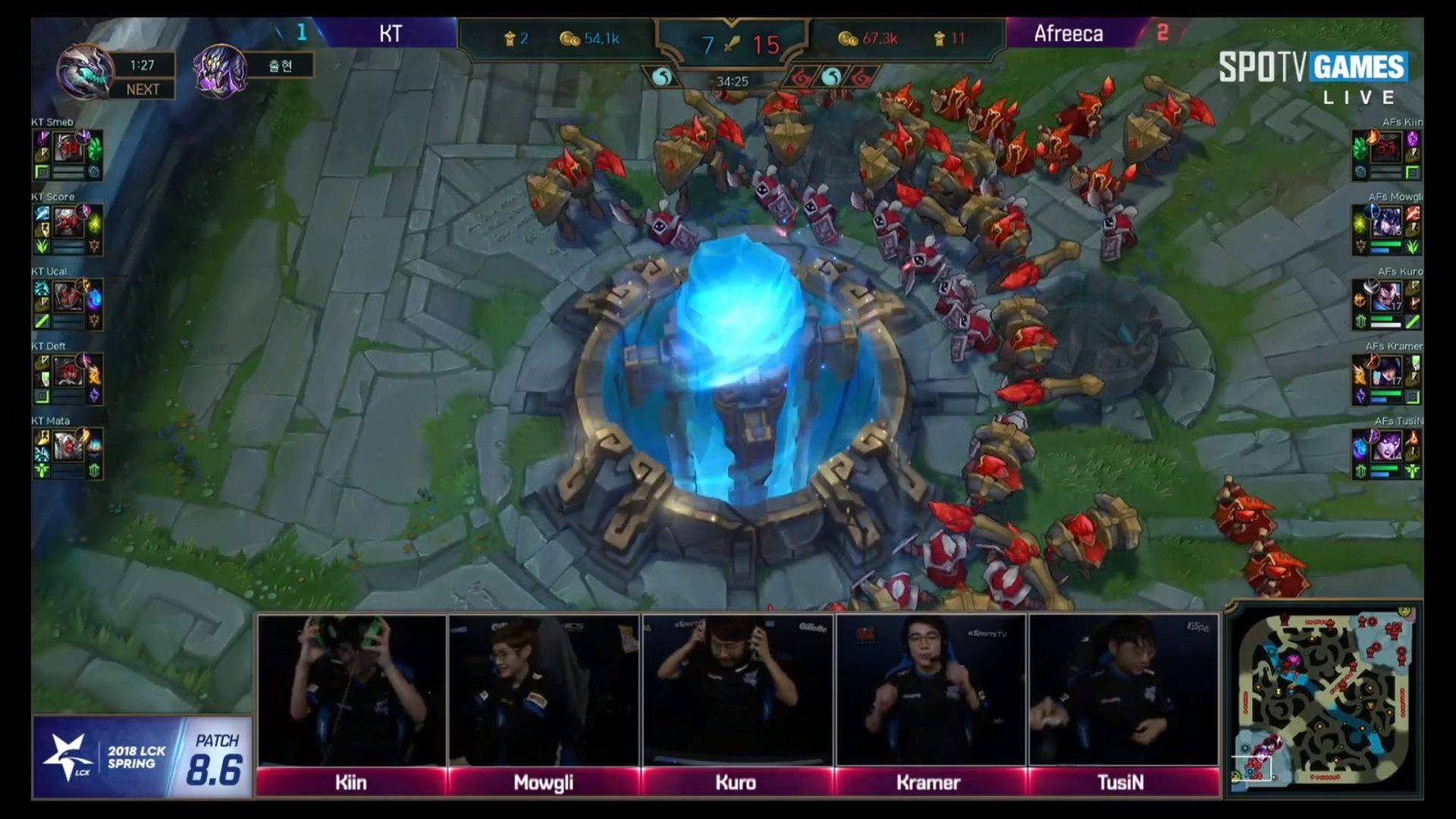Select KT Mata's champion portrait

click(68, 447)
